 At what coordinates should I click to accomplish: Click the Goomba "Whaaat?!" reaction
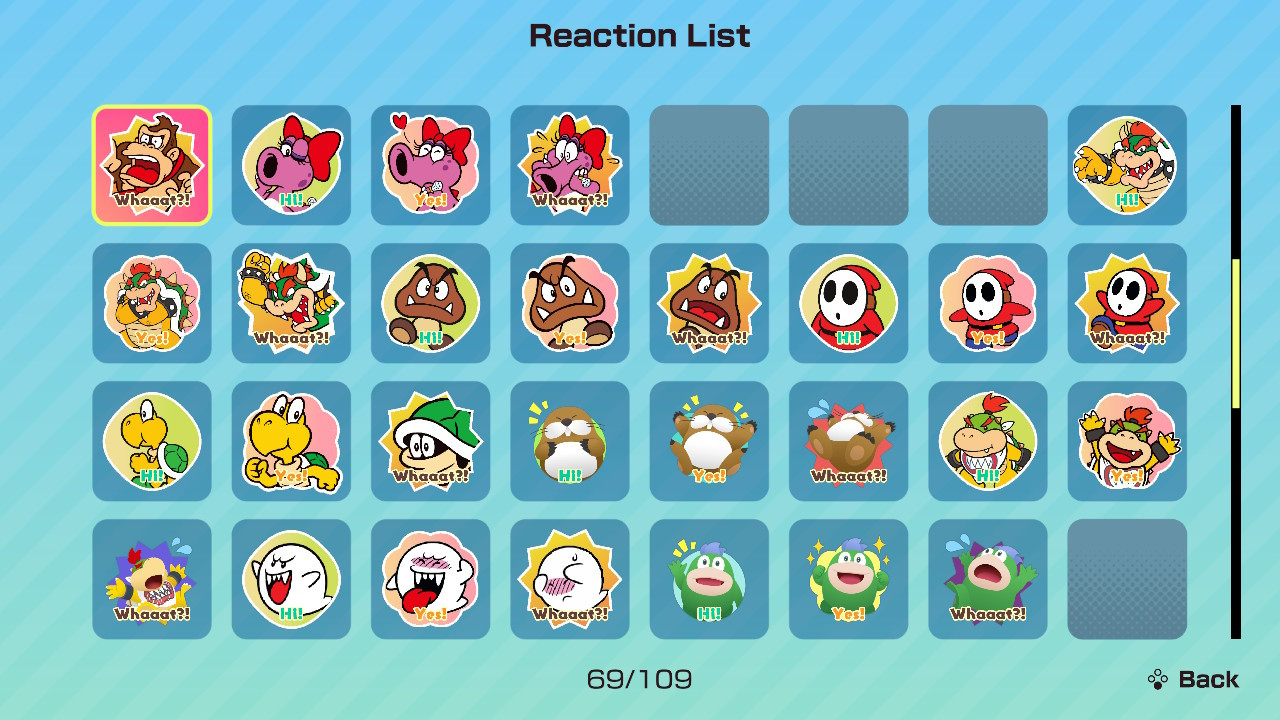(x=708, y=302)
